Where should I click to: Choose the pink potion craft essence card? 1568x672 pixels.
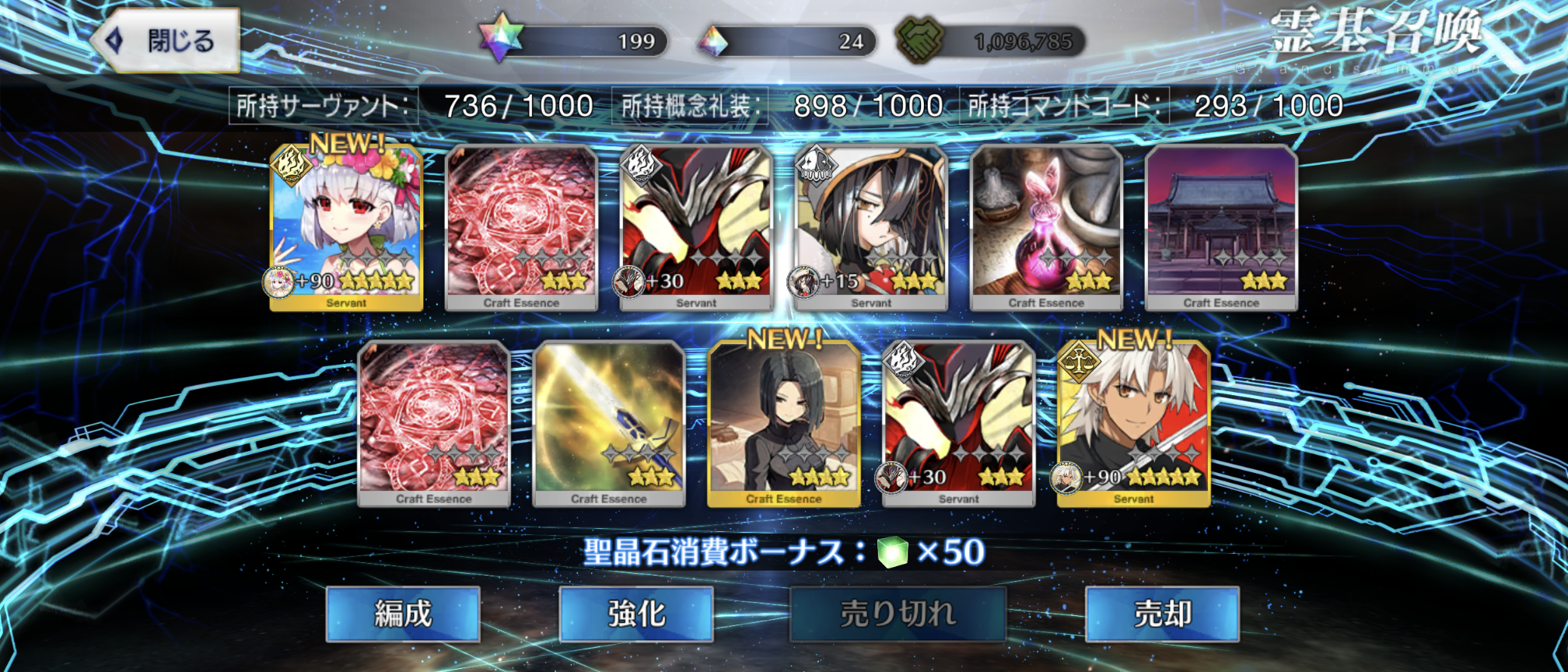pyautogui.click(x=1046, y=227)
